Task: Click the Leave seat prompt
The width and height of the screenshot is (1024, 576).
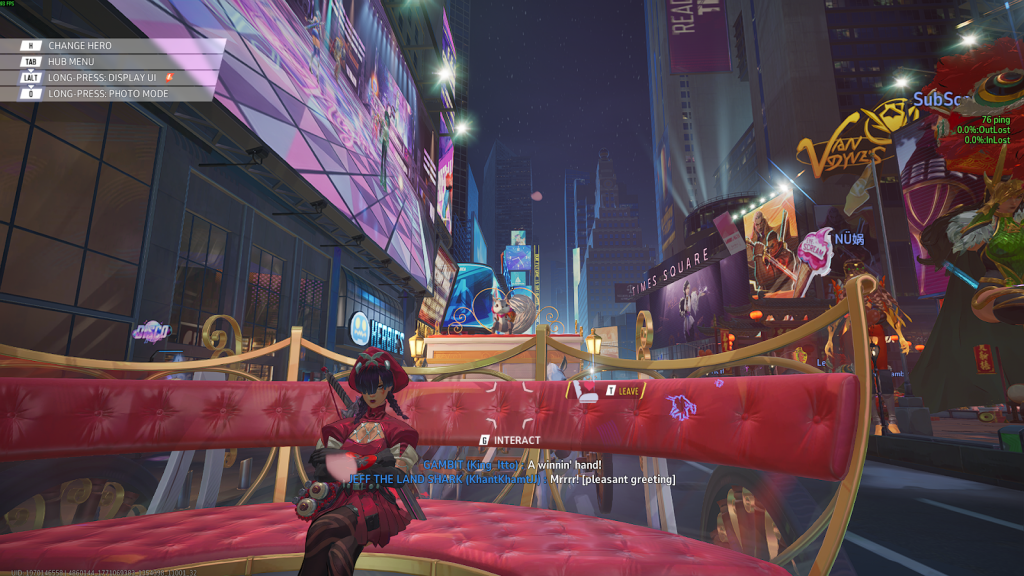Action: pos(622,391)
